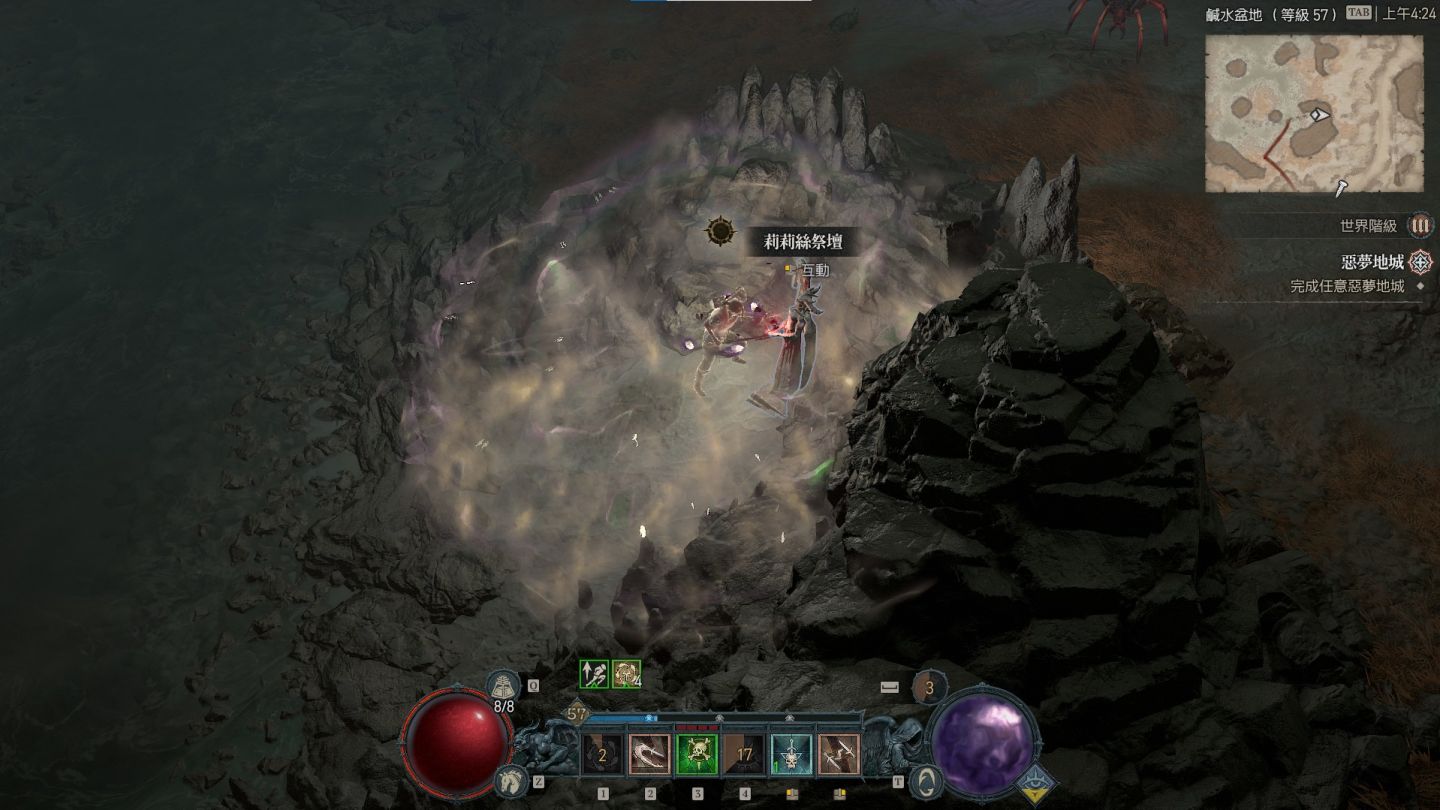Activate the skill slot showing cooldown 17
The image size is (1440, 810).
point(744,755)
